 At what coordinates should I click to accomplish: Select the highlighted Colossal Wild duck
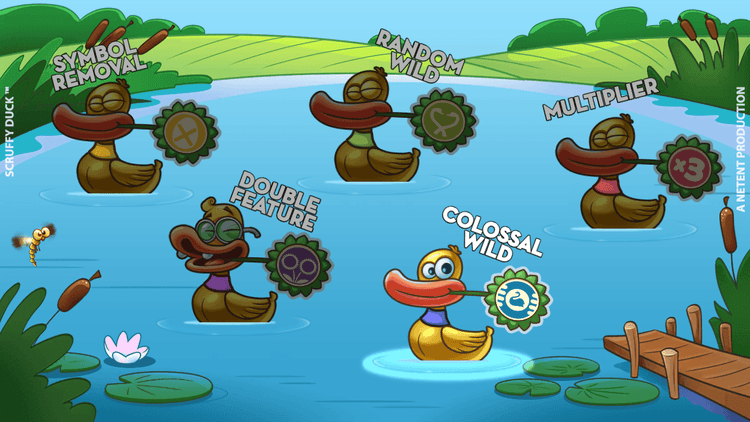tap(445, 305)
